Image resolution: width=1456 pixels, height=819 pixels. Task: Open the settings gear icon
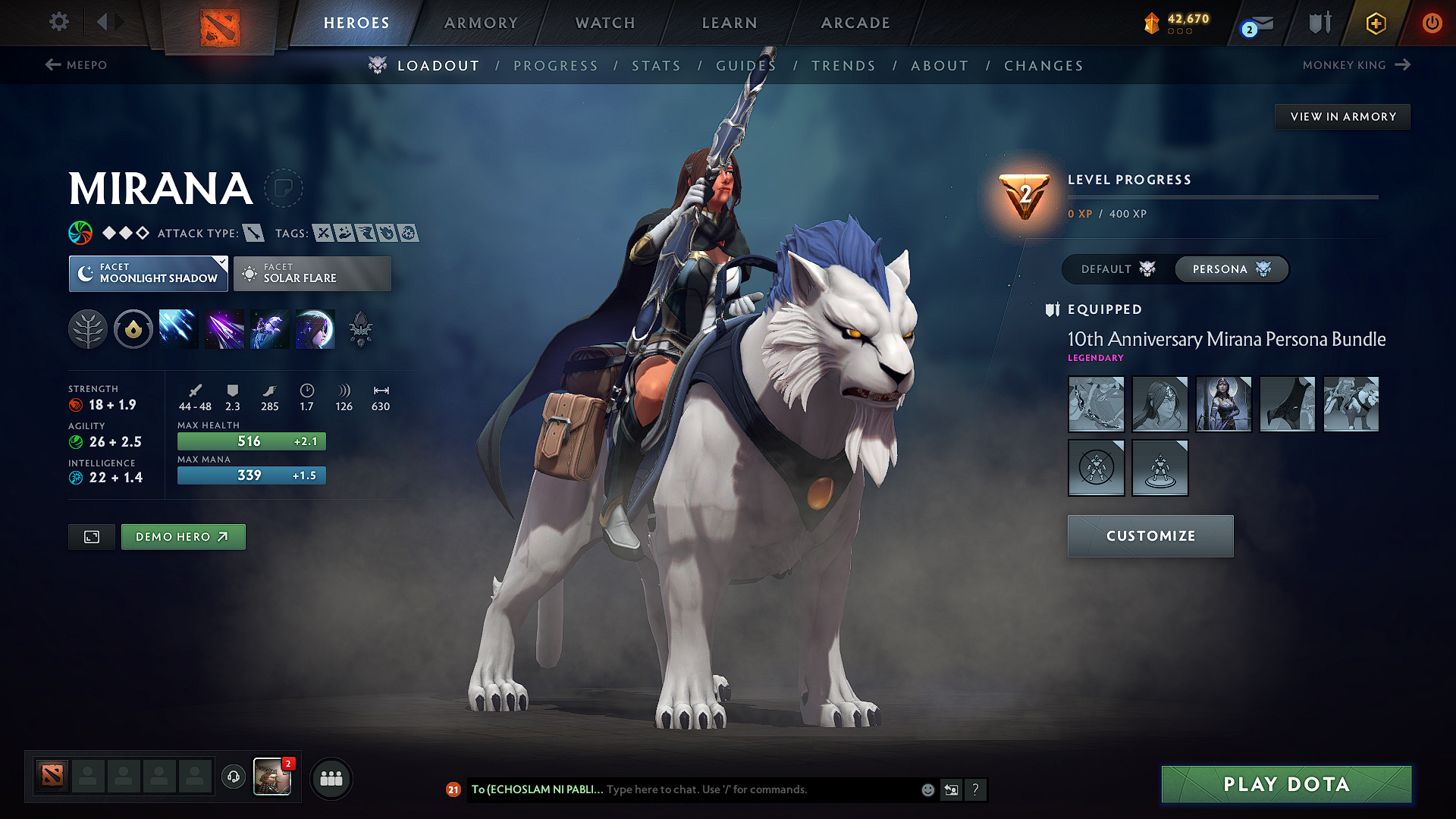(x=58, y=22)
